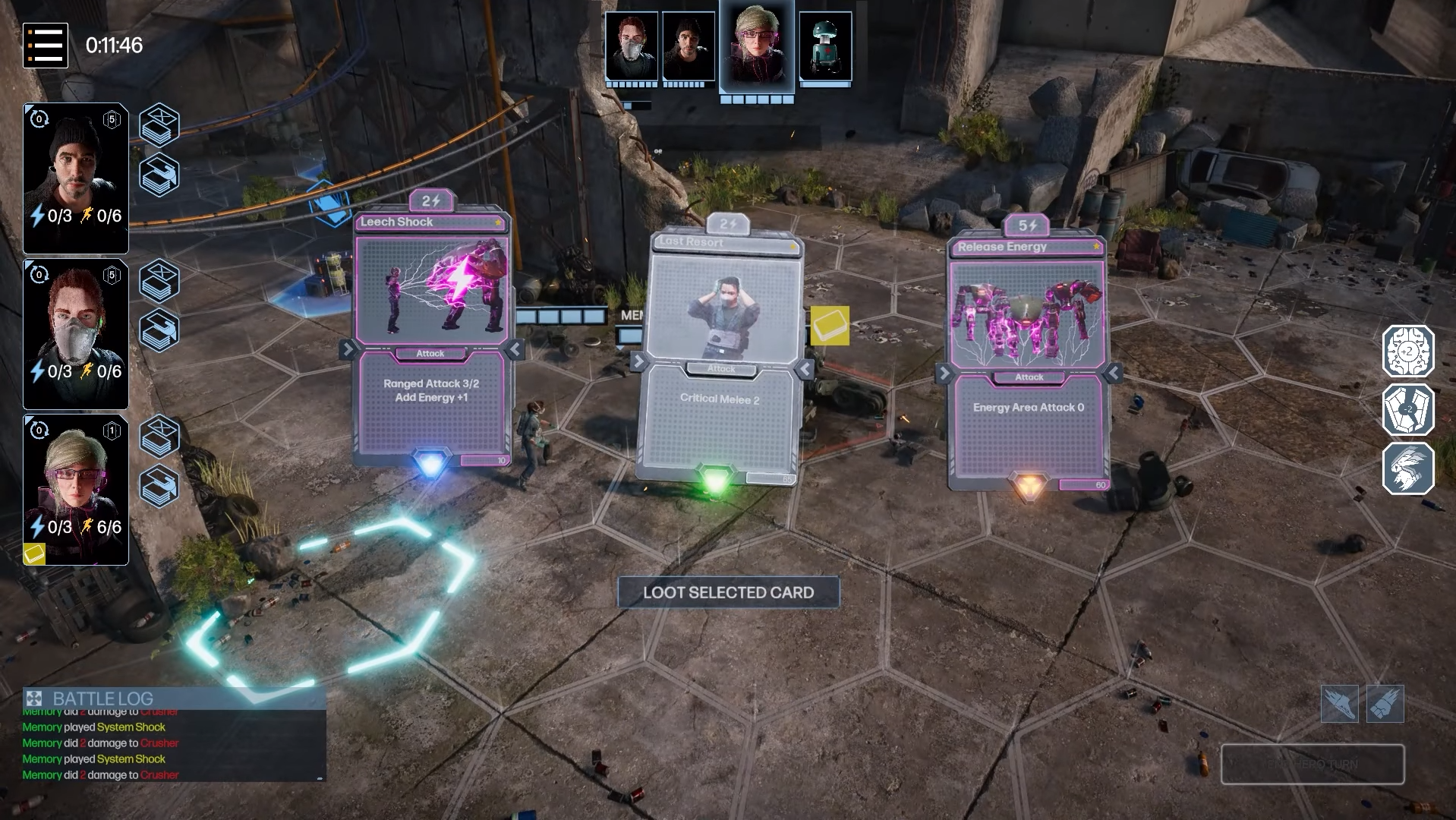Select the beanie-wearing hero portrait card

[76, 178]
